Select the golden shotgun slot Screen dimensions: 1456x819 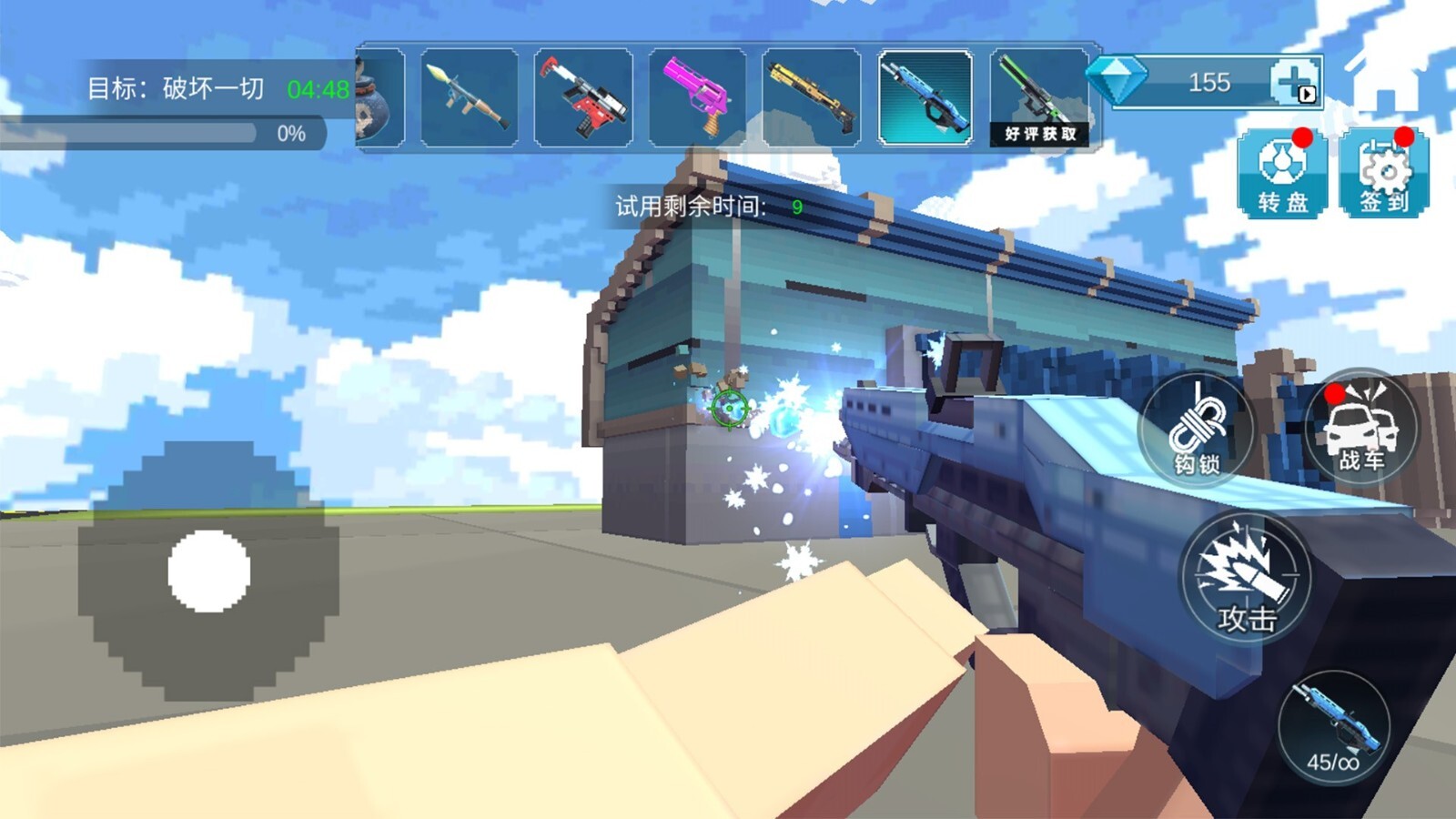811,98
